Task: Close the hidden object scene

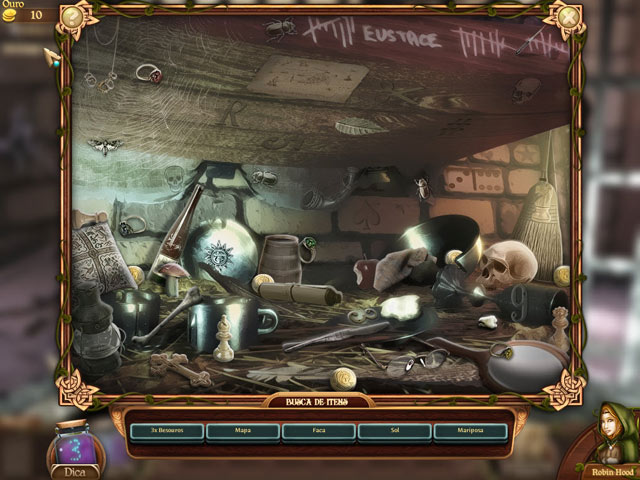Action: pos(568,16)
